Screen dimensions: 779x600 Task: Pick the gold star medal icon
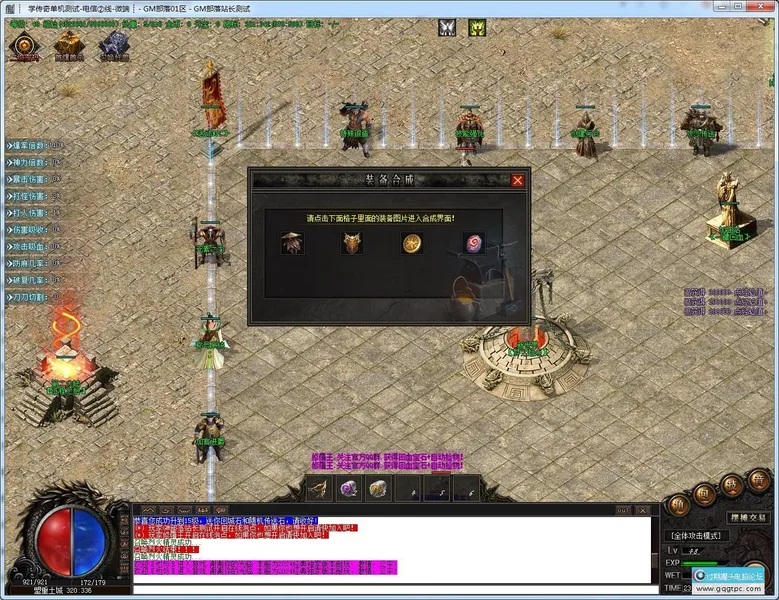click(411, 243)
